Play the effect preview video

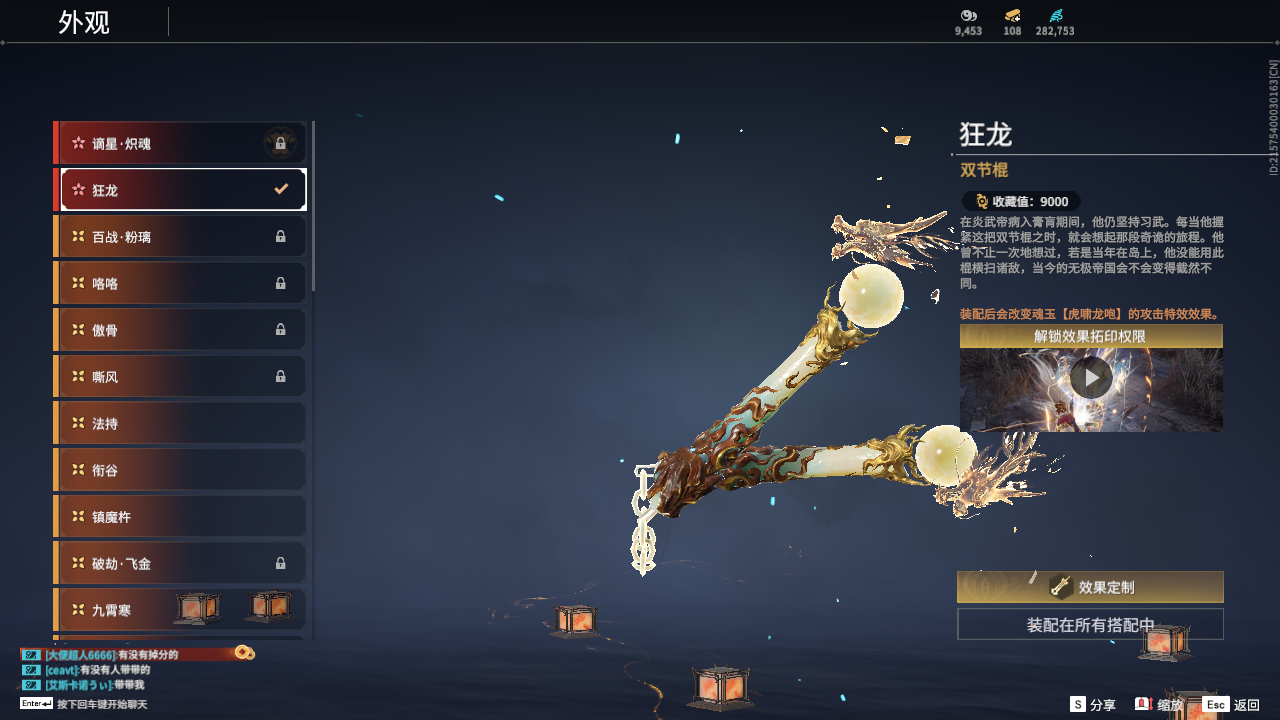tap(1091, 378)
